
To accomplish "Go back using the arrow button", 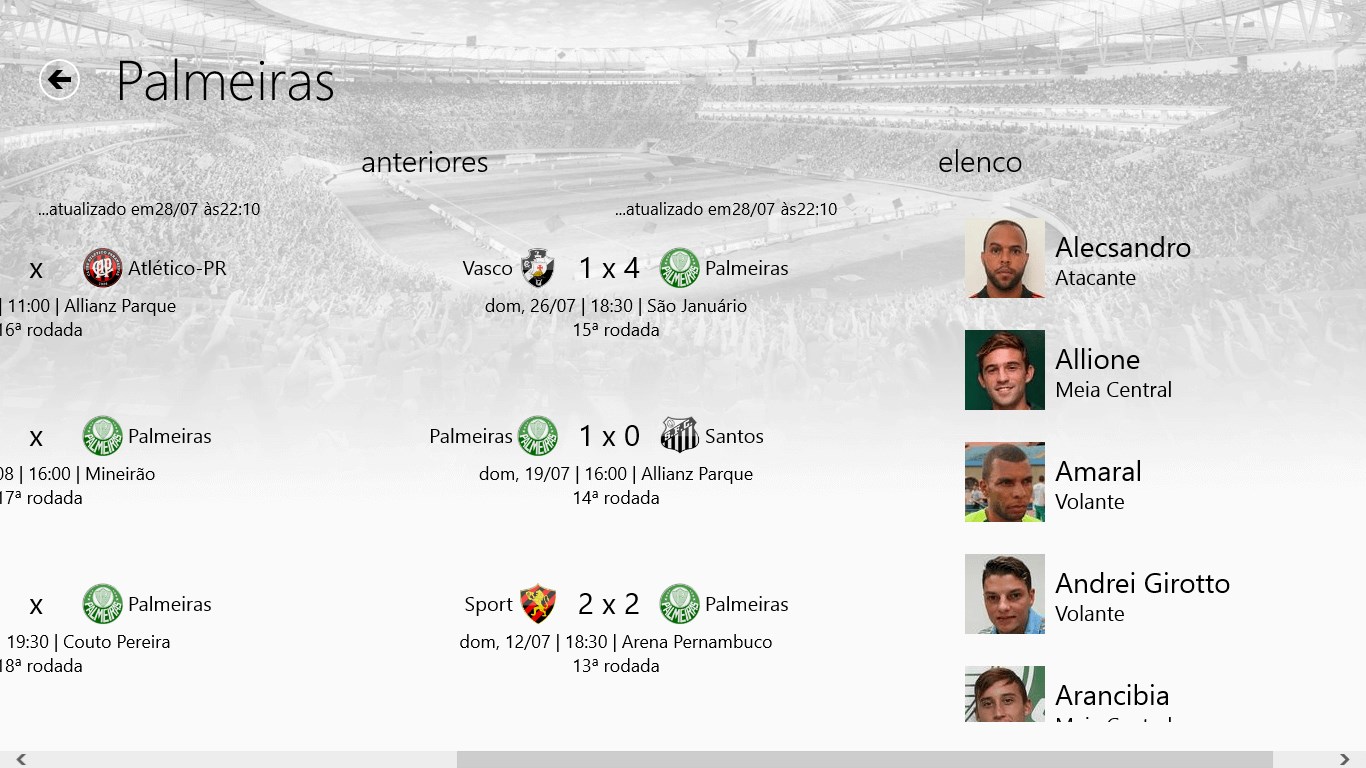I will 59,80.
